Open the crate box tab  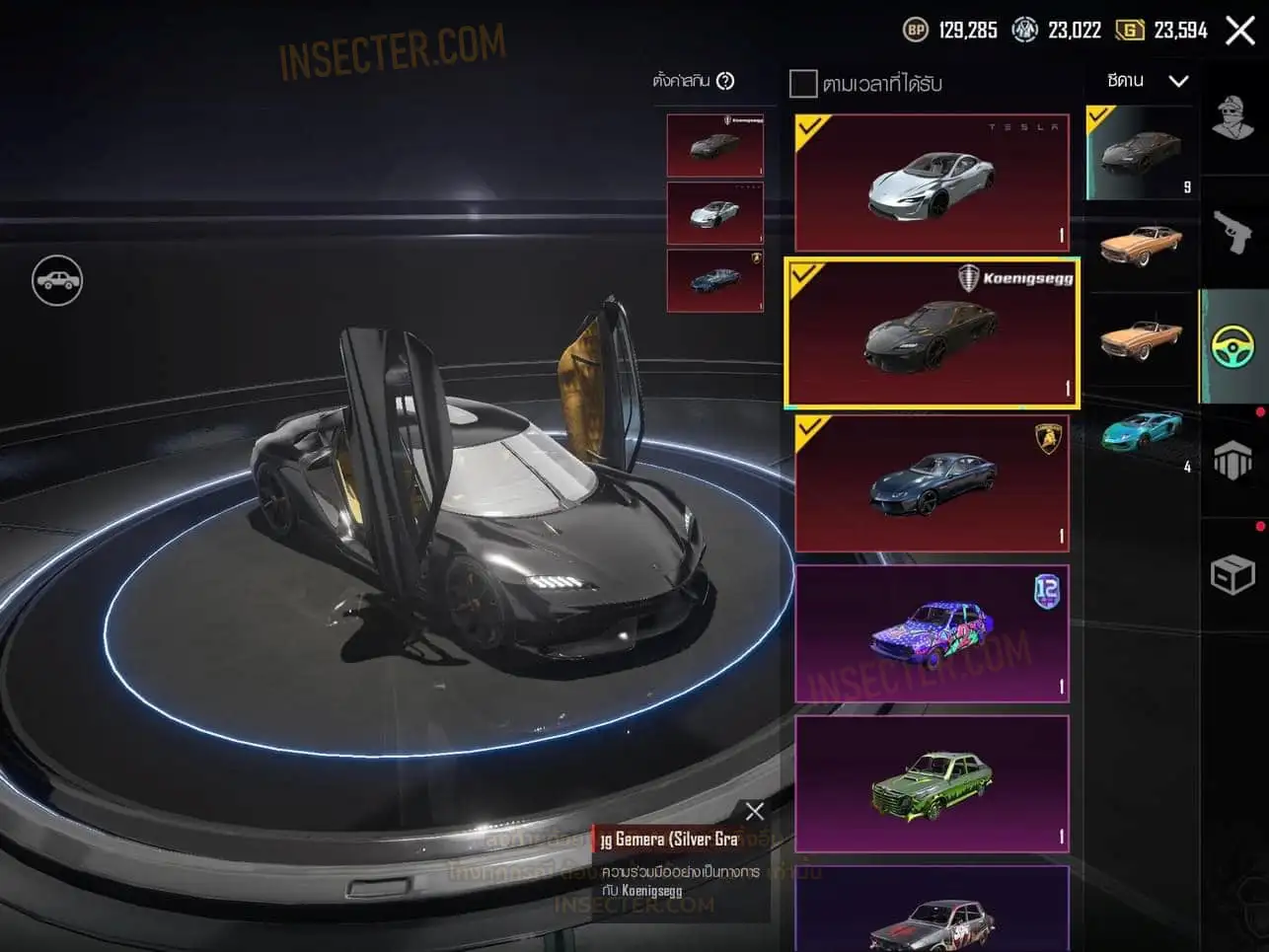1232,574
